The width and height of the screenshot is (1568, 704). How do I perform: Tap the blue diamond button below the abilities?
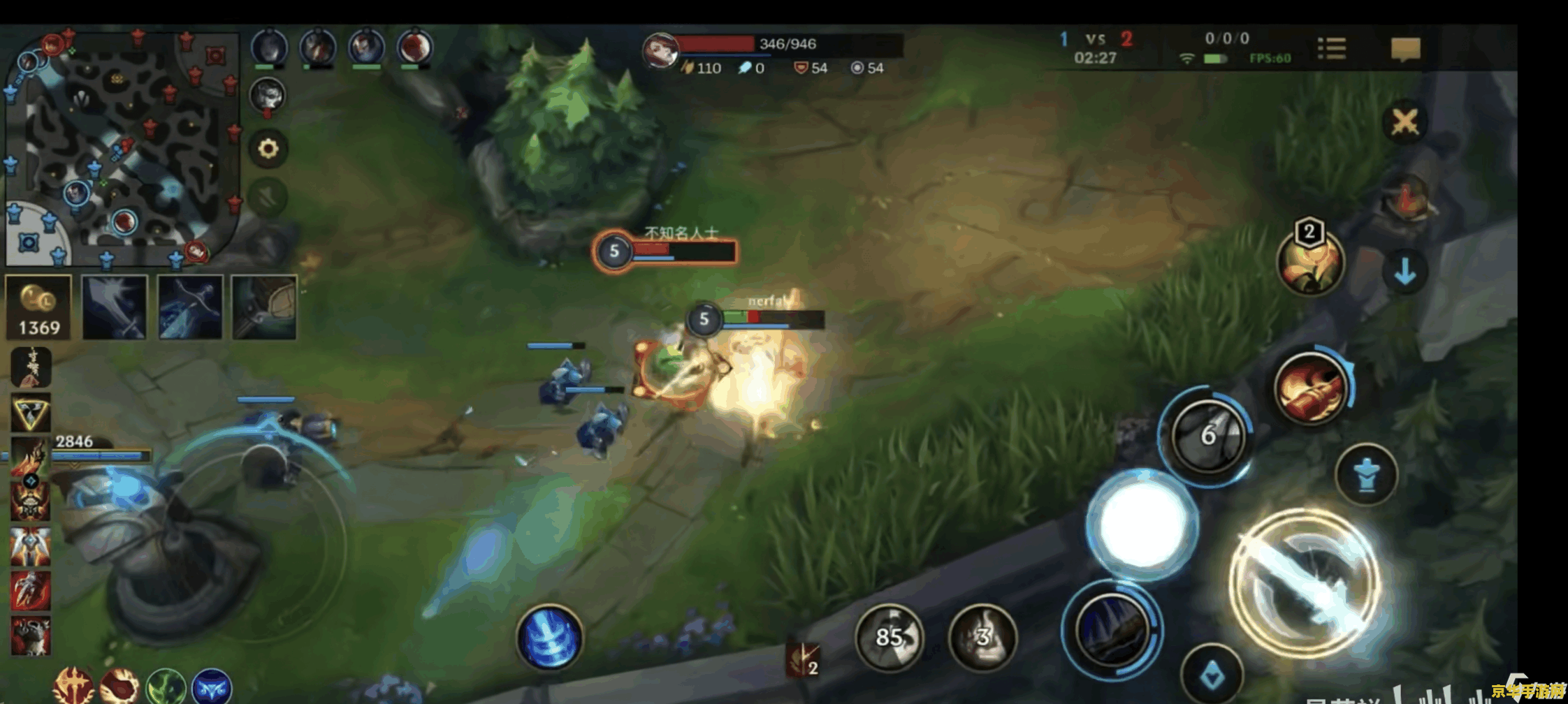(x=1212, y=674)
